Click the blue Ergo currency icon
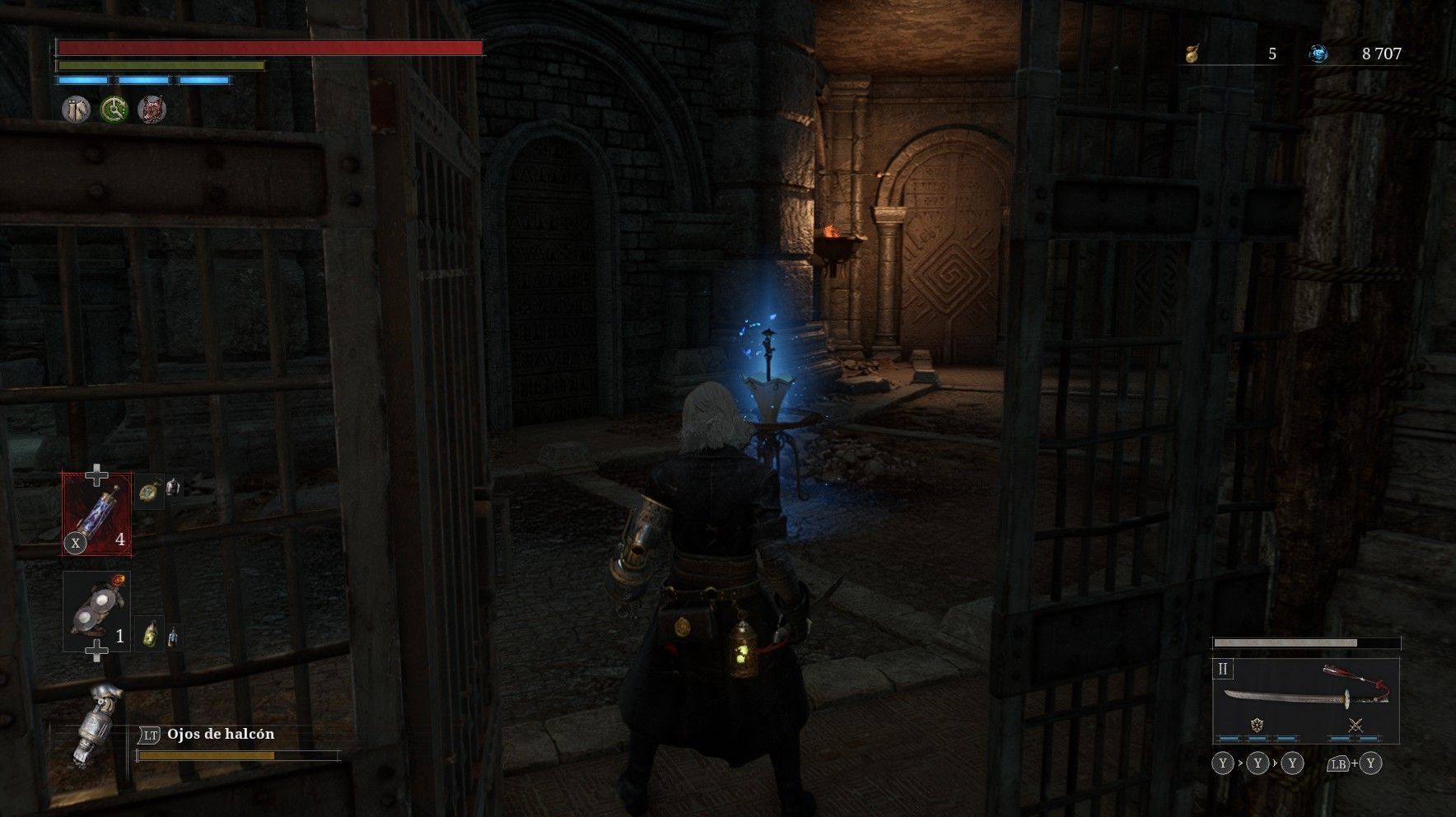The width and height of the screenshot is (1456, 817). (1318, 54)
